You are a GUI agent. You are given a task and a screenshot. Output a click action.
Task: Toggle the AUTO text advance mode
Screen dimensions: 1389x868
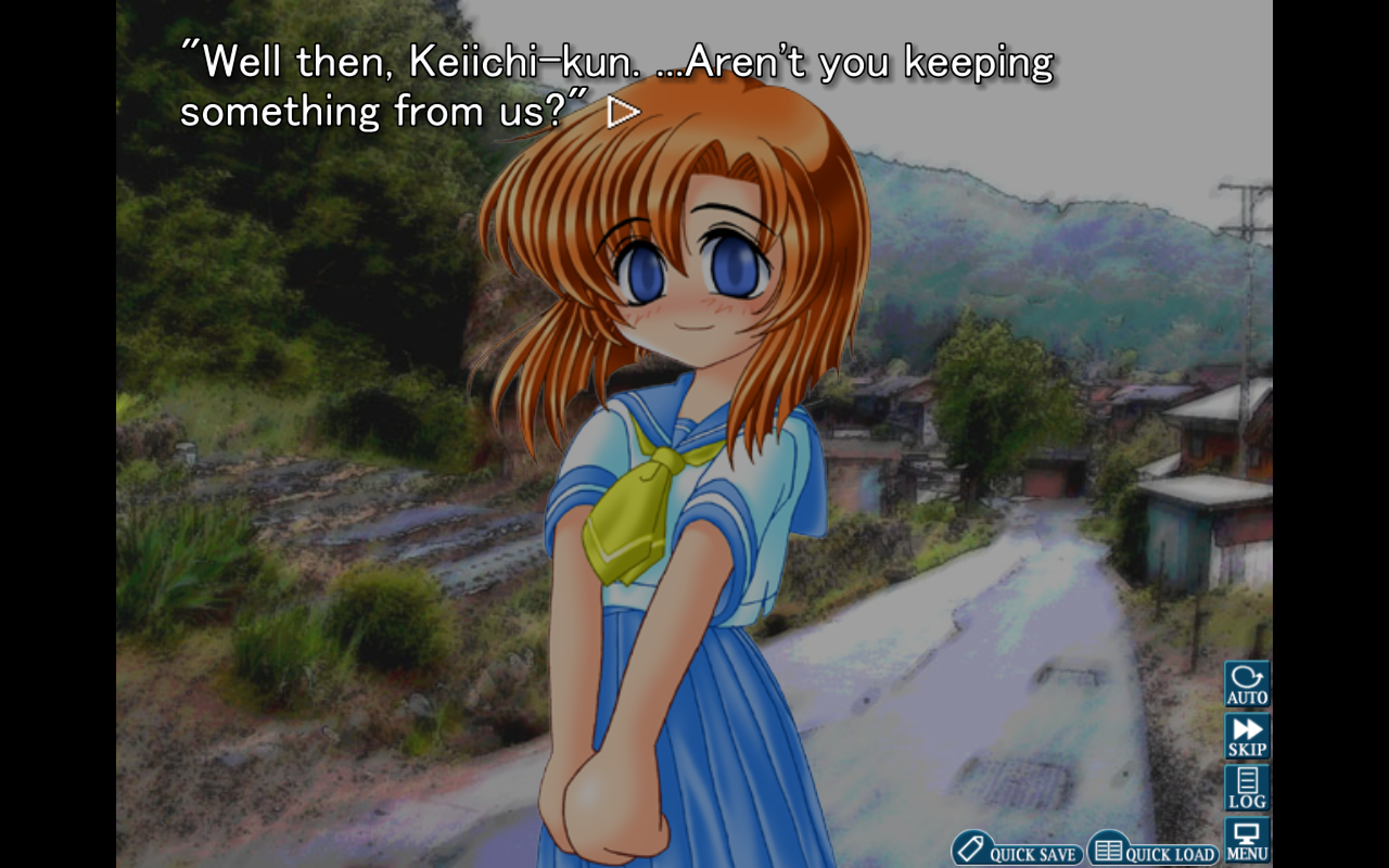coord(1247,684)
